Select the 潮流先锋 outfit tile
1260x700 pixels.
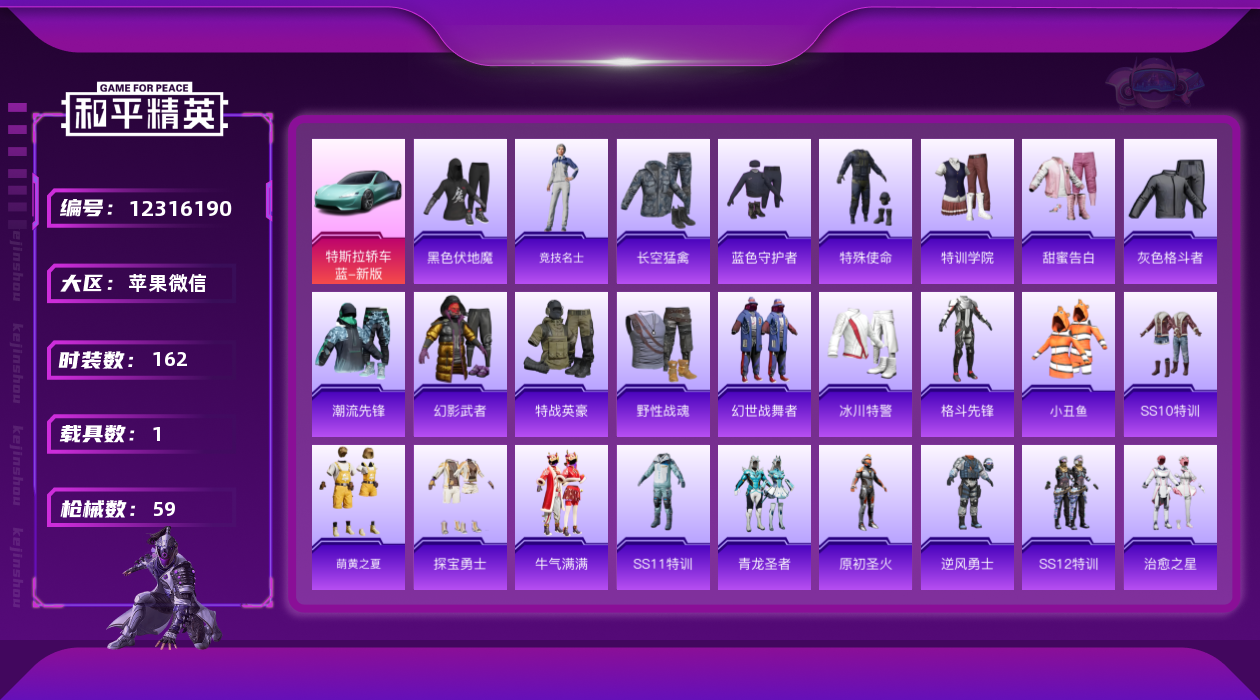point(358,364)
